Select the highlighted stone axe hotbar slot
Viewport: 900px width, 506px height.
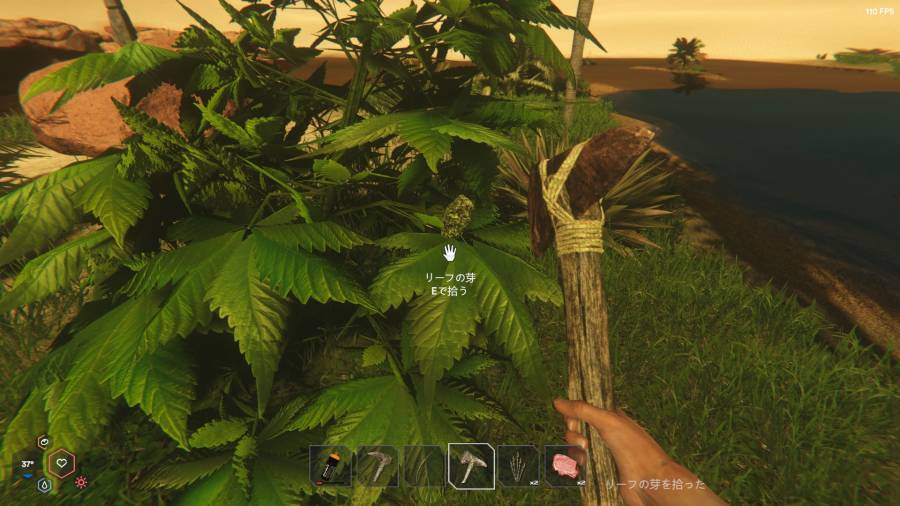tap(471, 466)
